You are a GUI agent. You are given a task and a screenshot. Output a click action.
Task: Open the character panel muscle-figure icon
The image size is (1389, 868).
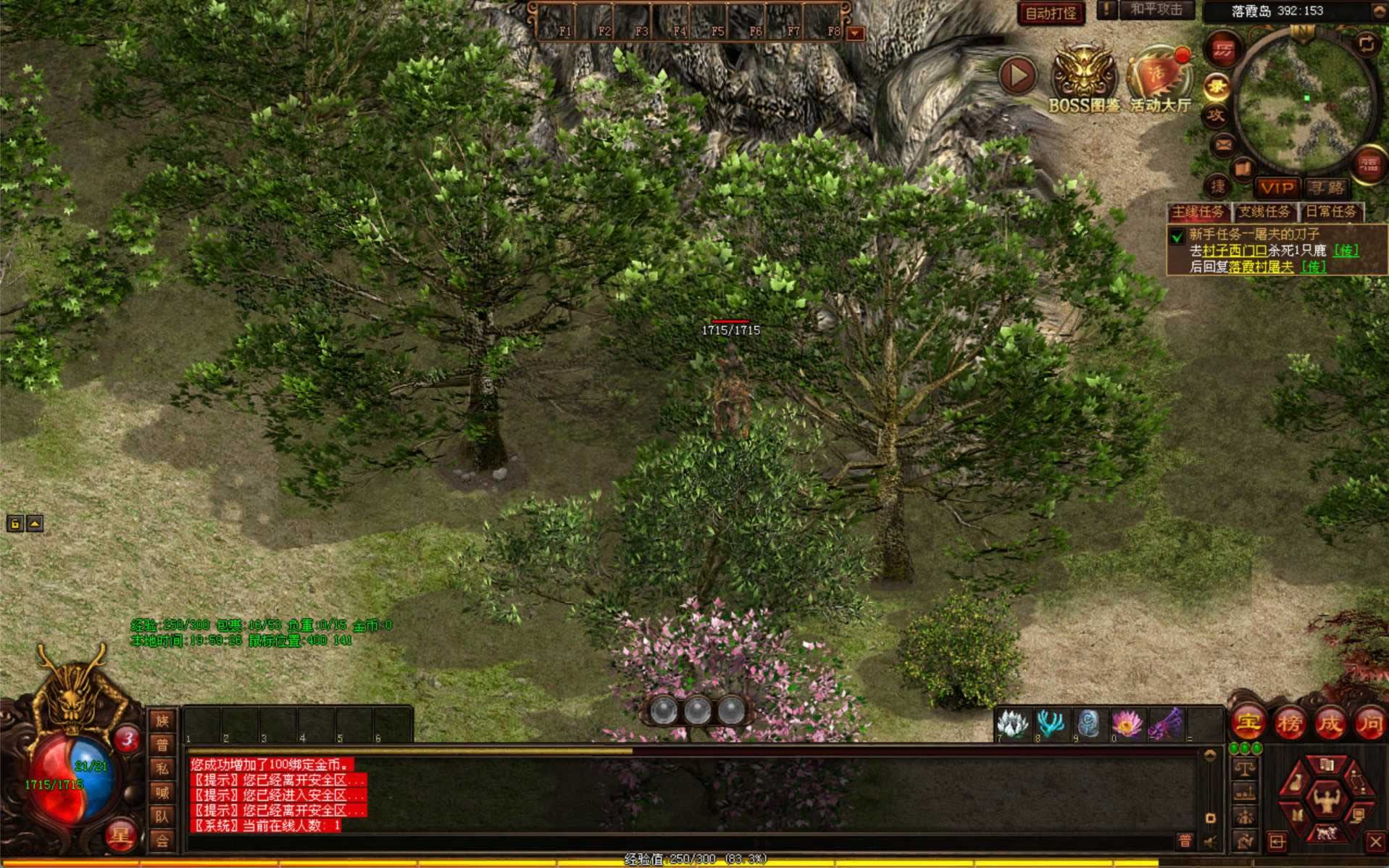pyautogui.click(x=1327, y=801)
